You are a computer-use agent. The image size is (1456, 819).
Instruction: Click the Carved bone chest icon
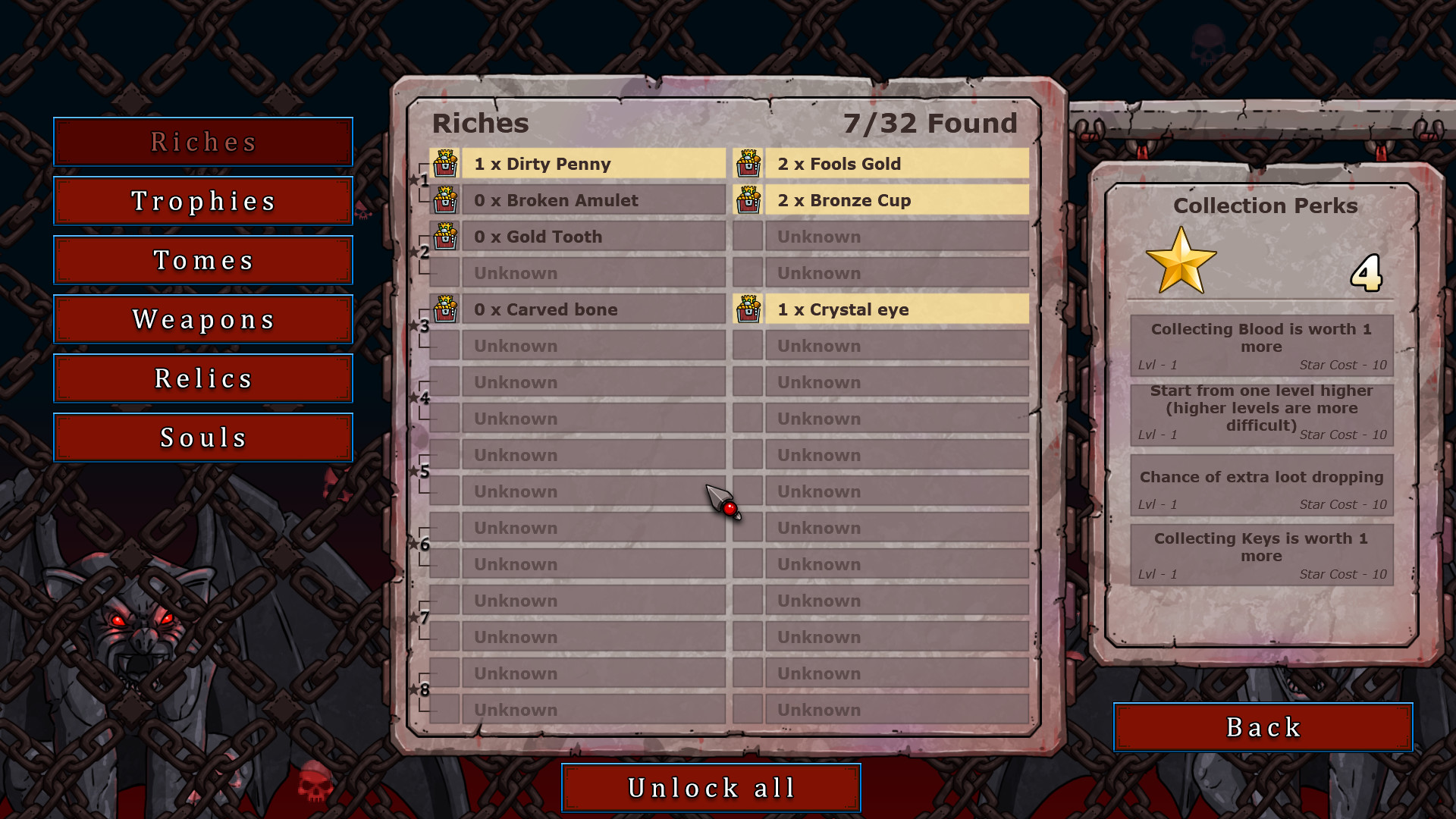click(x=447, y=309)
